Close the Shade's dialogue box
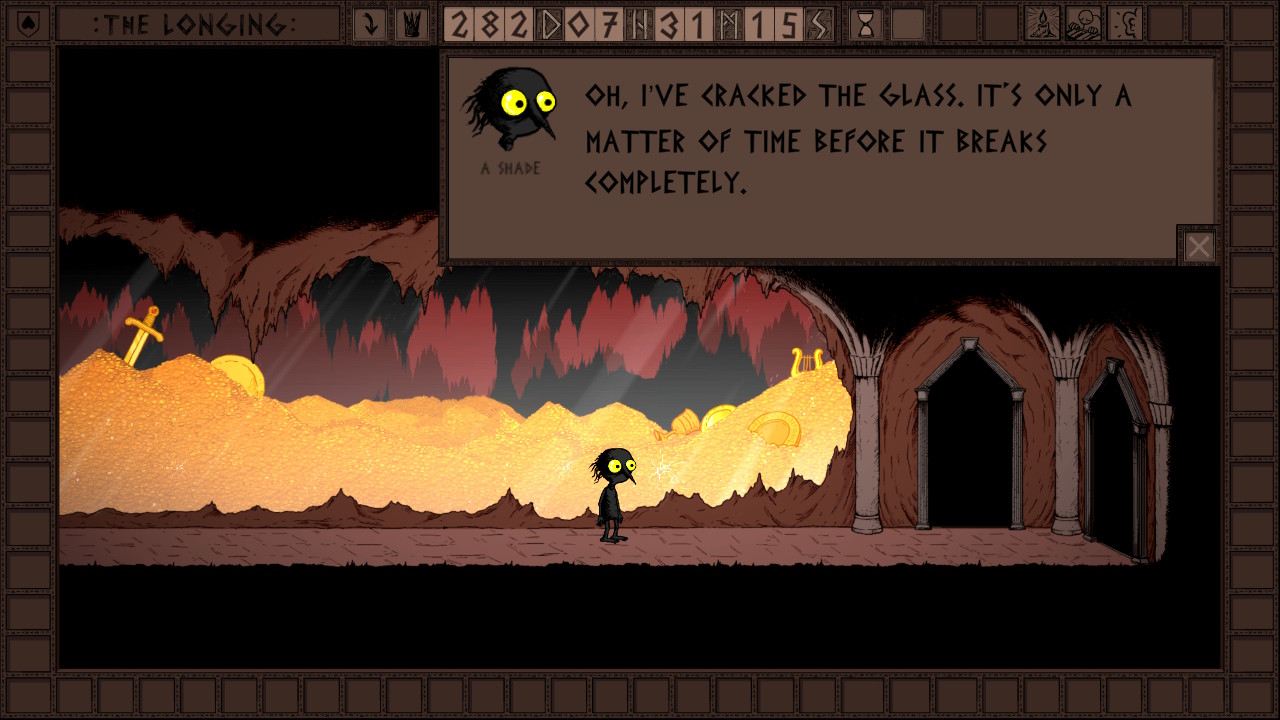Image resolution: width=1280 pixels, height=720 pixels. pos(1199,246)
